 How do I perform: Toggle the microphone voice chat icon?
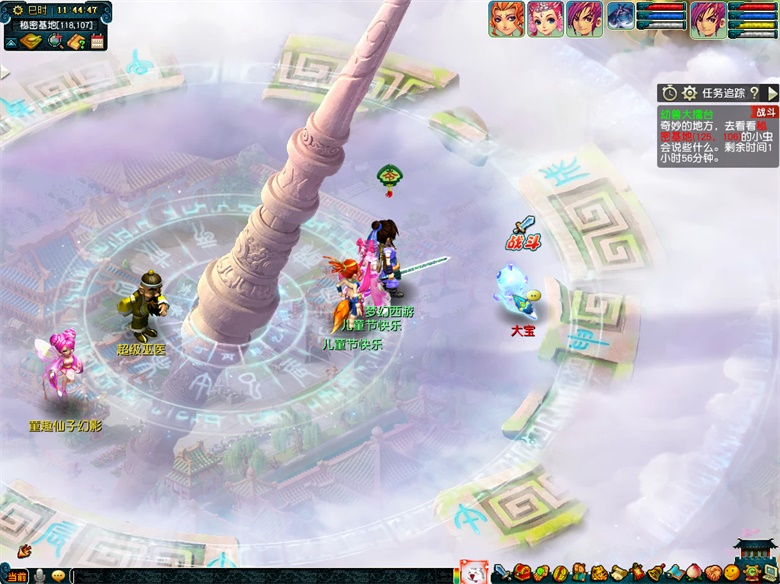40,576
